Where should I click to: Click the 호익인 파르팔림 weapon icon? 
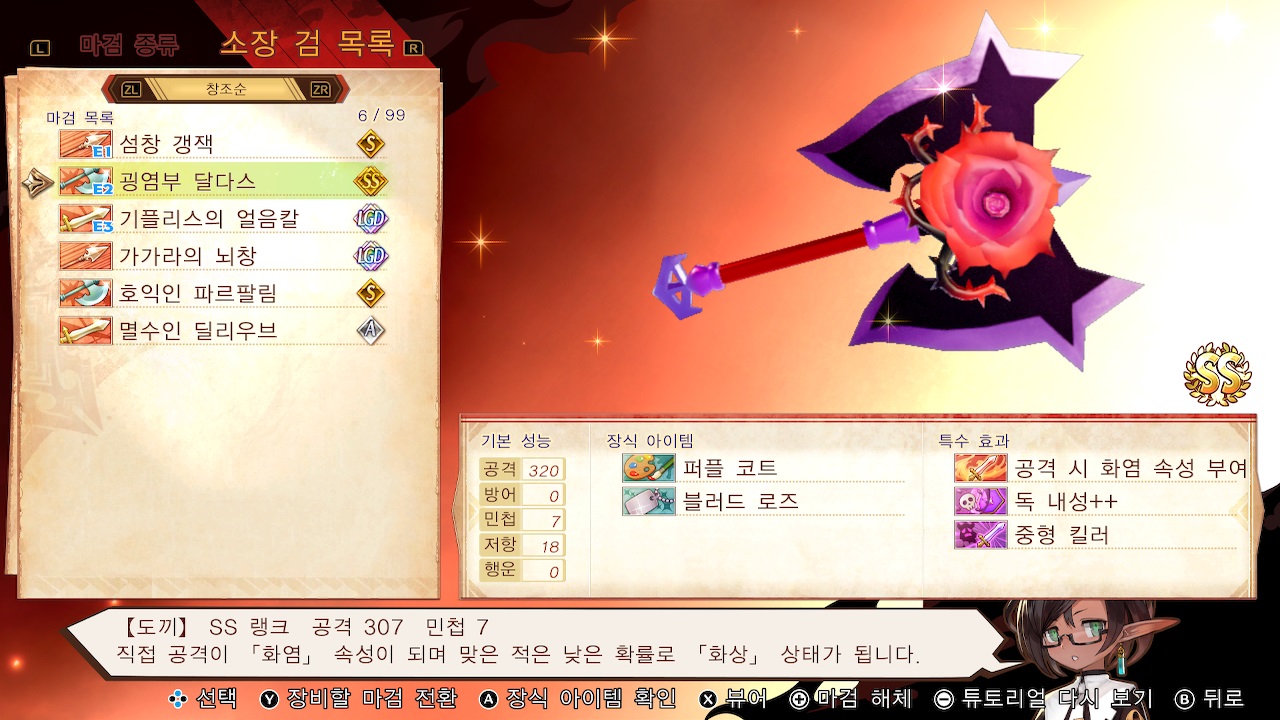coord(85,294)
